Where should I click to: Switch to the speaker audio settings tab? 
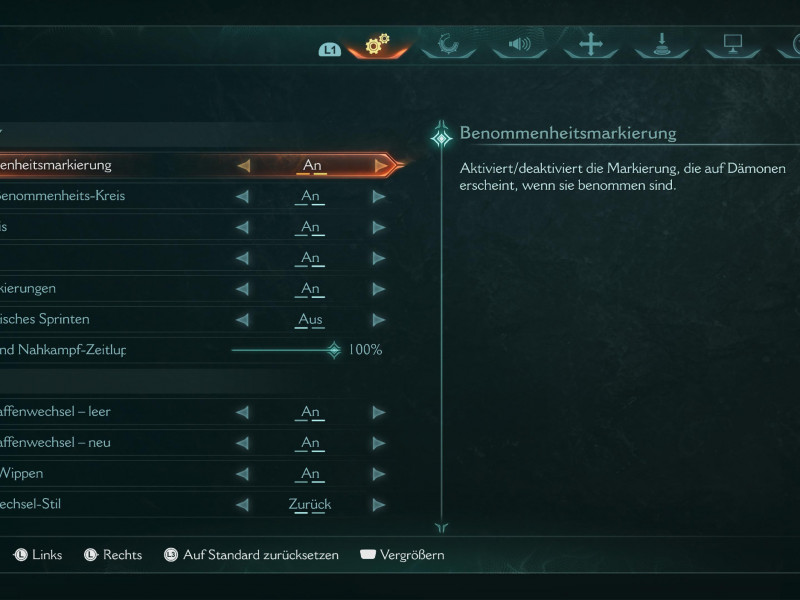(x=519, y=44)
